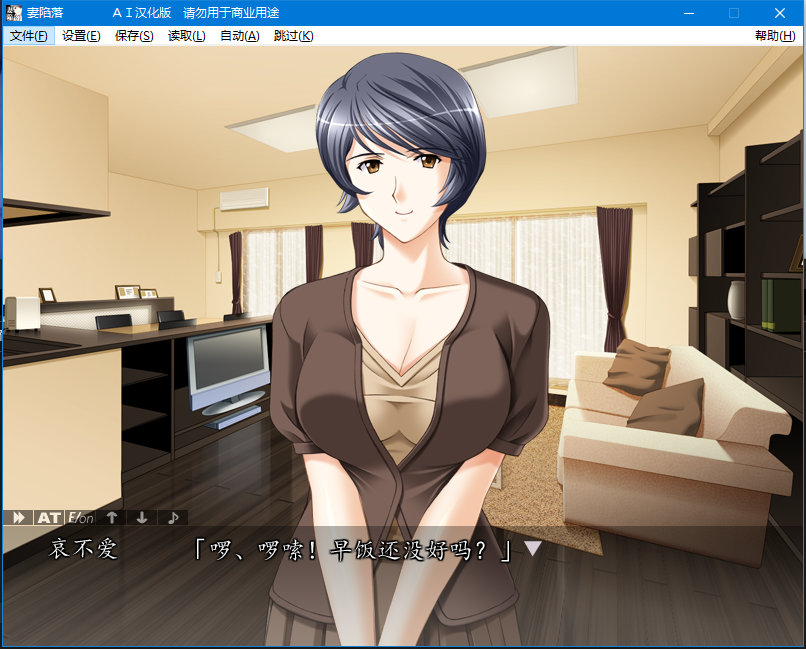This screenshot has height=649, width=806.
Task: Open the 设置(E) settings menu
Action: point(81,36)
